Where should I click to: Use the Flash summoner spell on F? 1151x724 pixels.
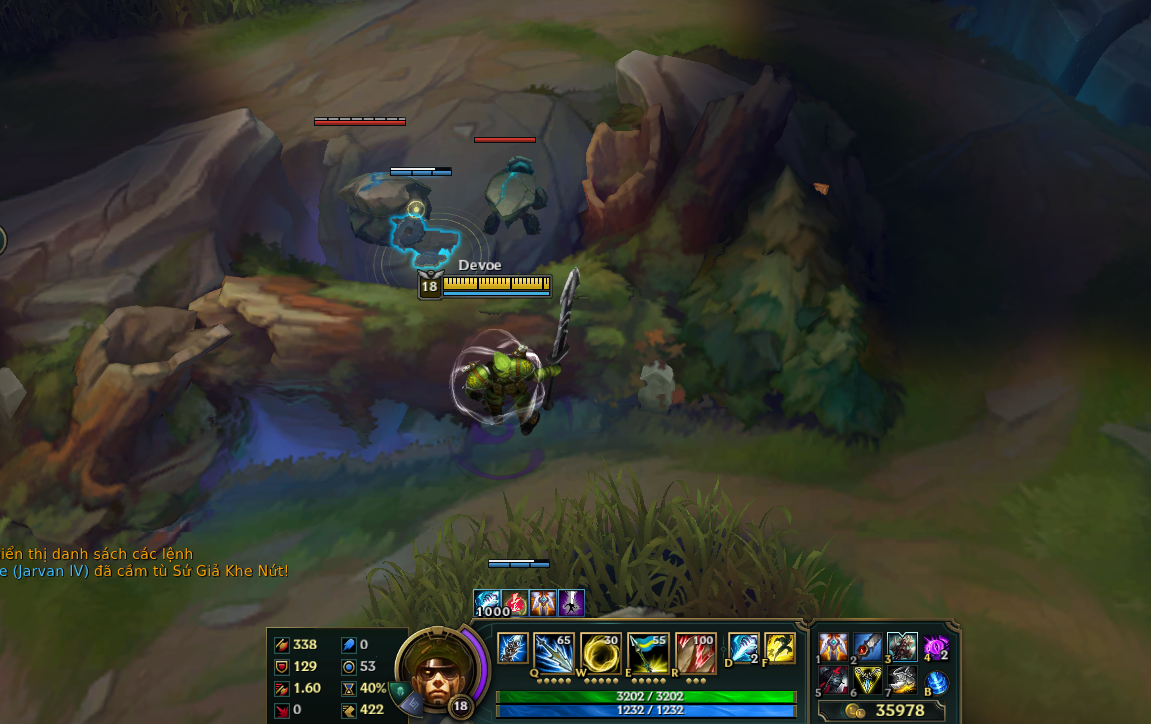[x=779, y=648]
